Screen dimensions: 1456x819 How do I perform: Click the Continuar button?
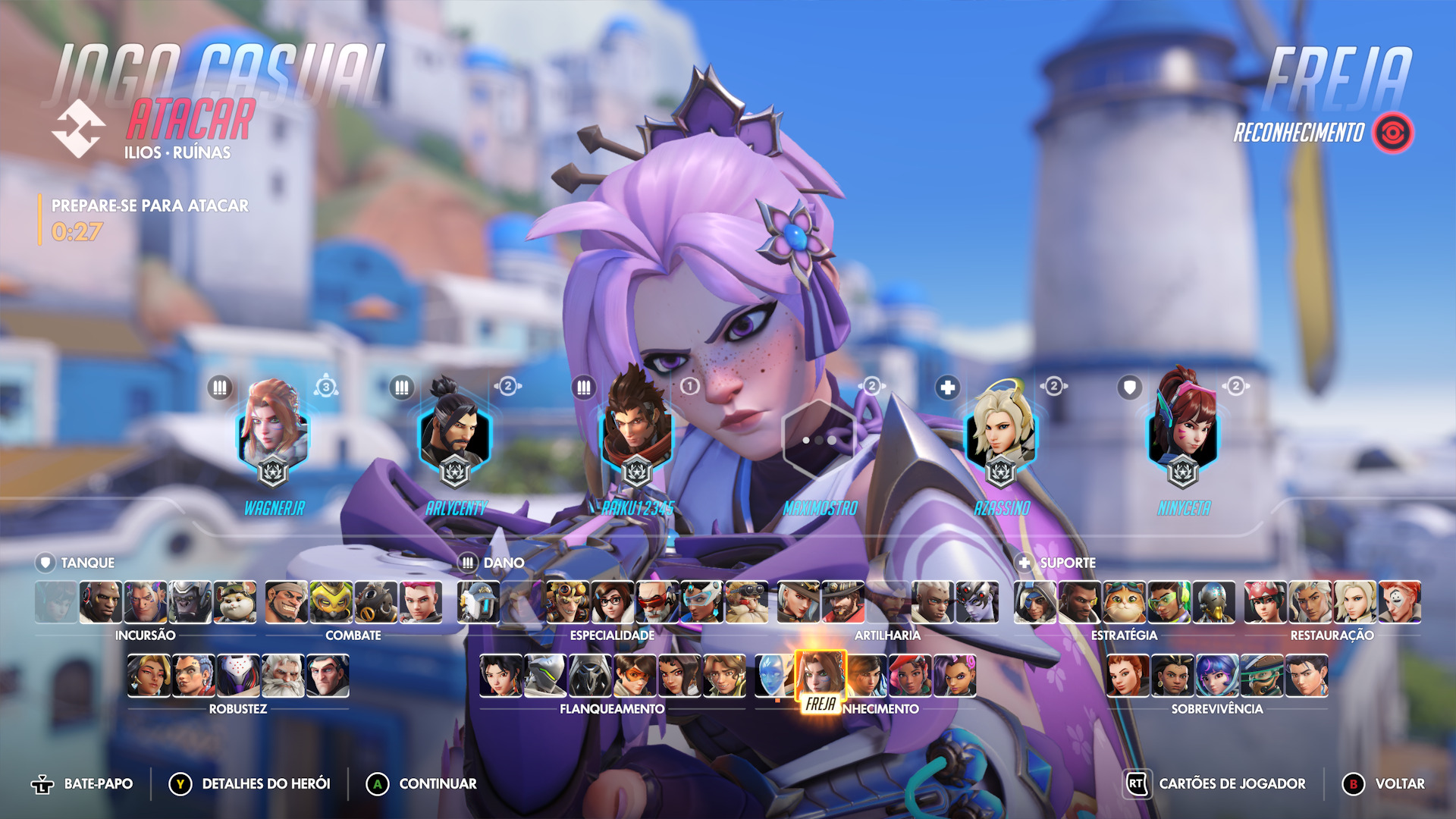tap(422, 784)
